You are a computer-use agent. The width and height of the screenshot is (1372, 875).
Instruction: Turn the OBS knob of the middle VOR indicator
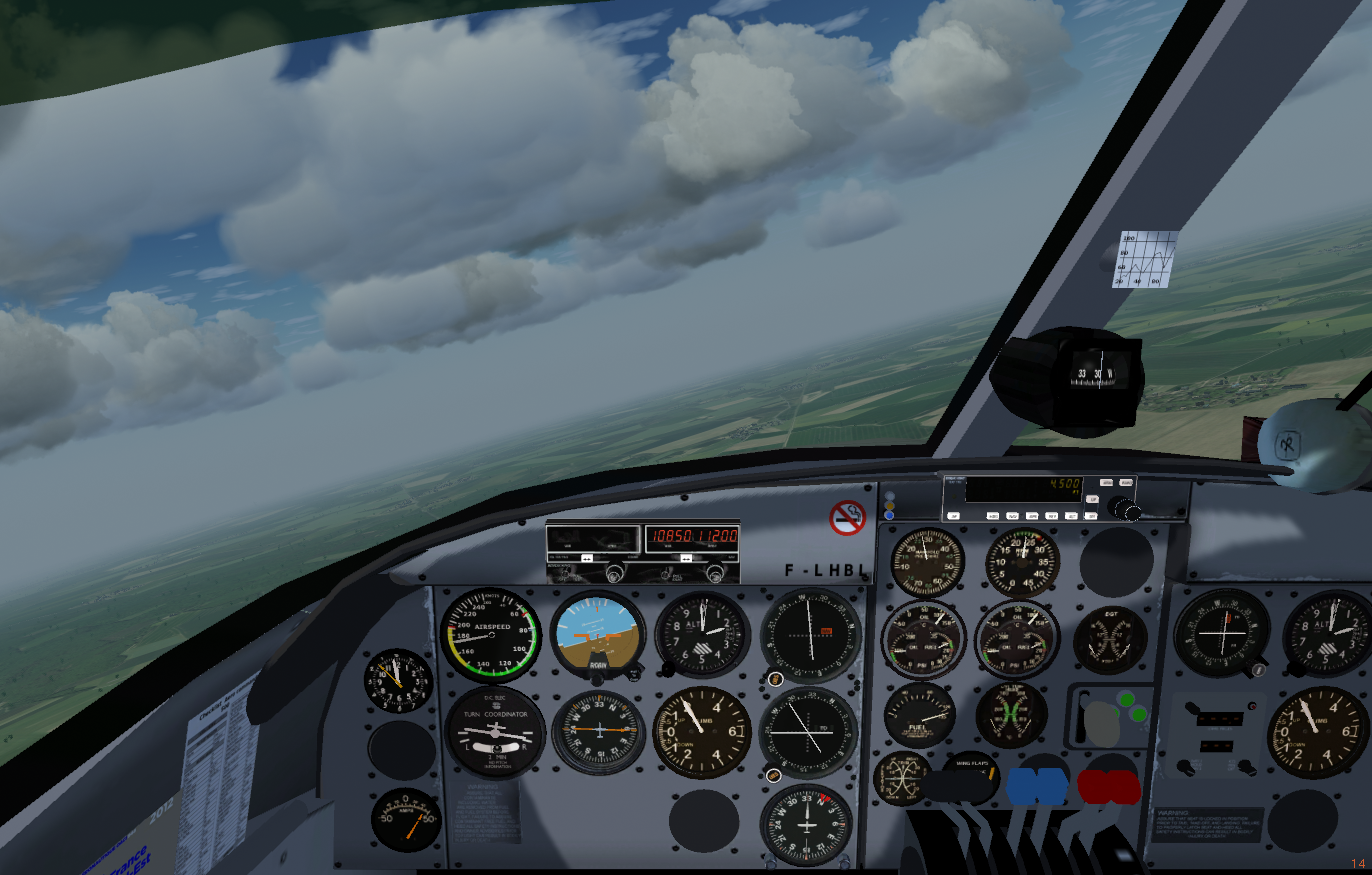(x=773, y=774)
